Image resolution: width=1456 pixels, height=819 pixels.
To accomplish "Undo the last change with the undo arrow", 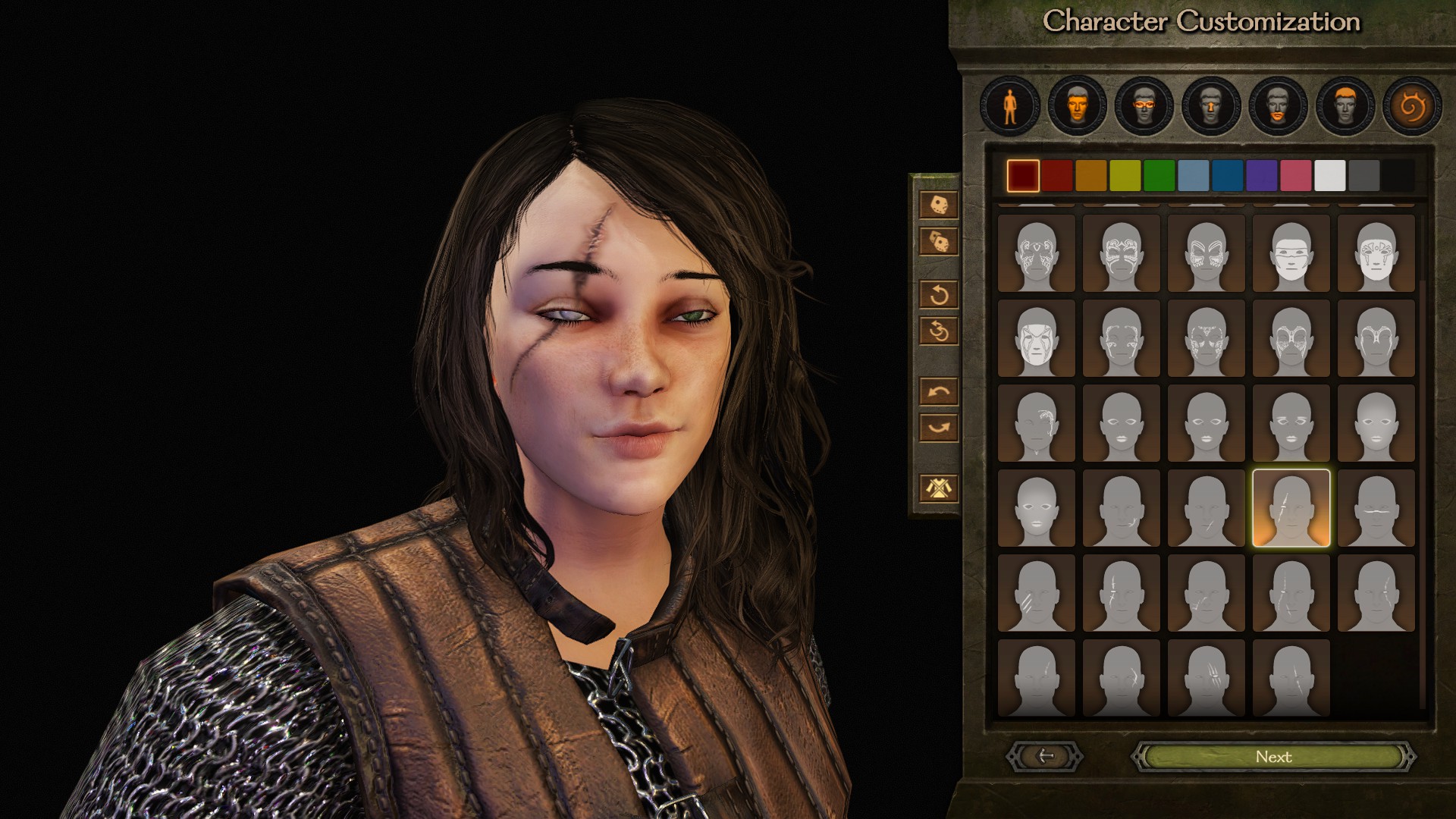I will [x=938, y=391].
